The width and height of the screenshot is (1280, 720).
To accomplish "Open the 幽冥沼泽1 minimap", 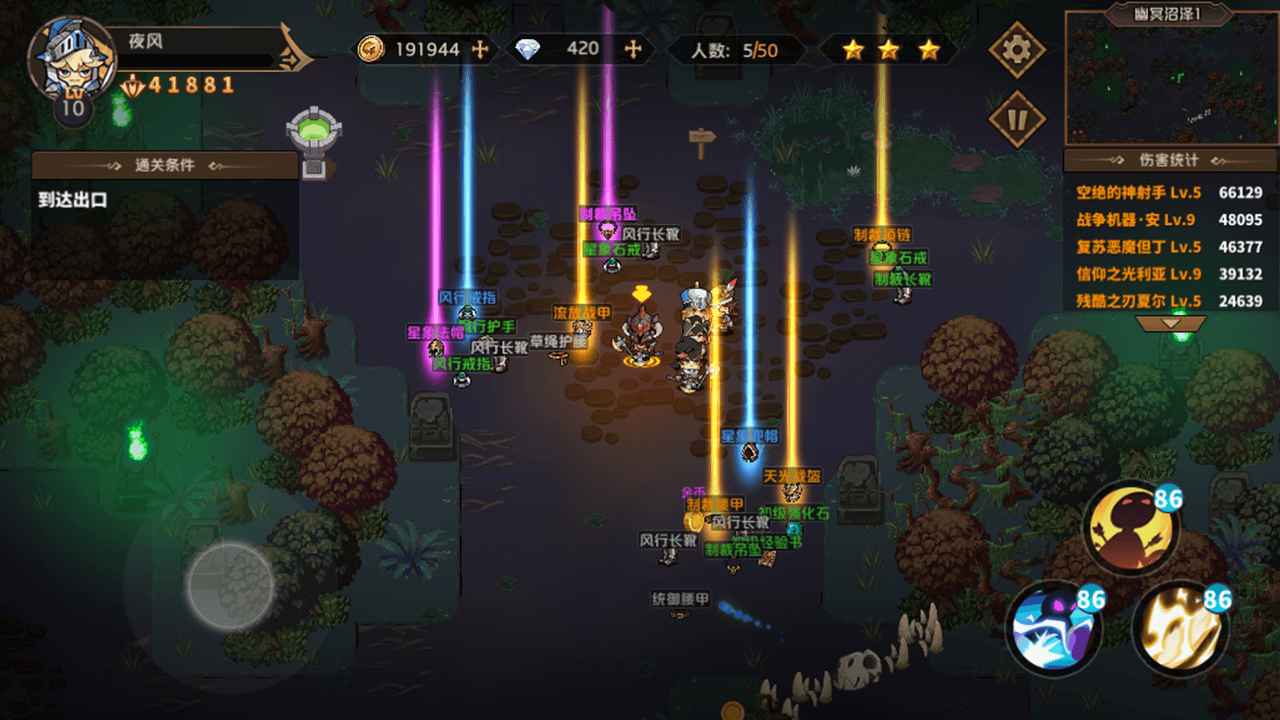I will [1171, 80].
